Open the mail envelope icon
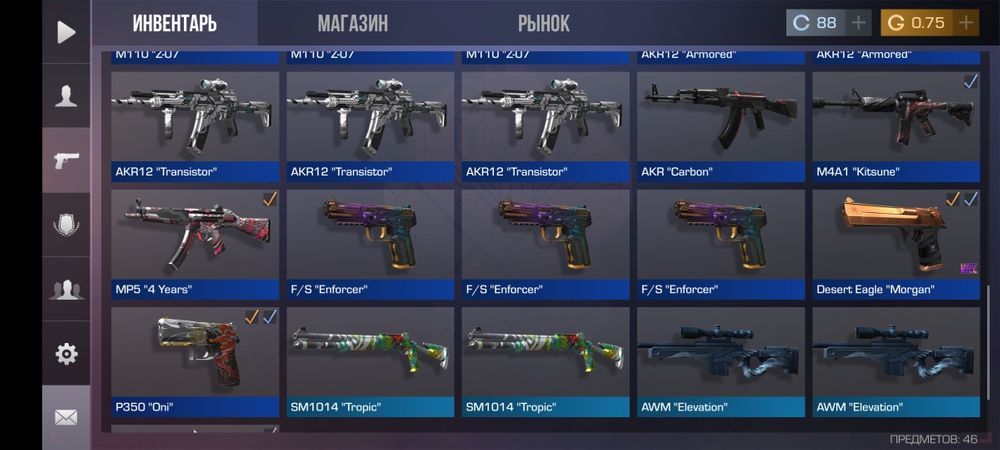Screen dimensions: 1000x450 coord(66,417)
